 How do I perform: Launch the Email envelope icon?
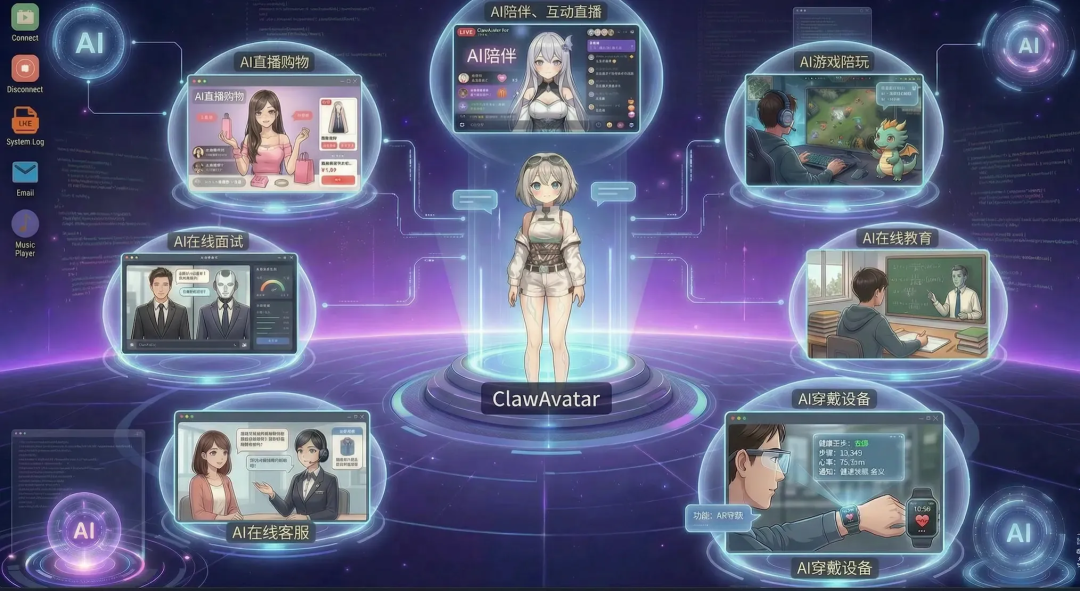[25, 172]
